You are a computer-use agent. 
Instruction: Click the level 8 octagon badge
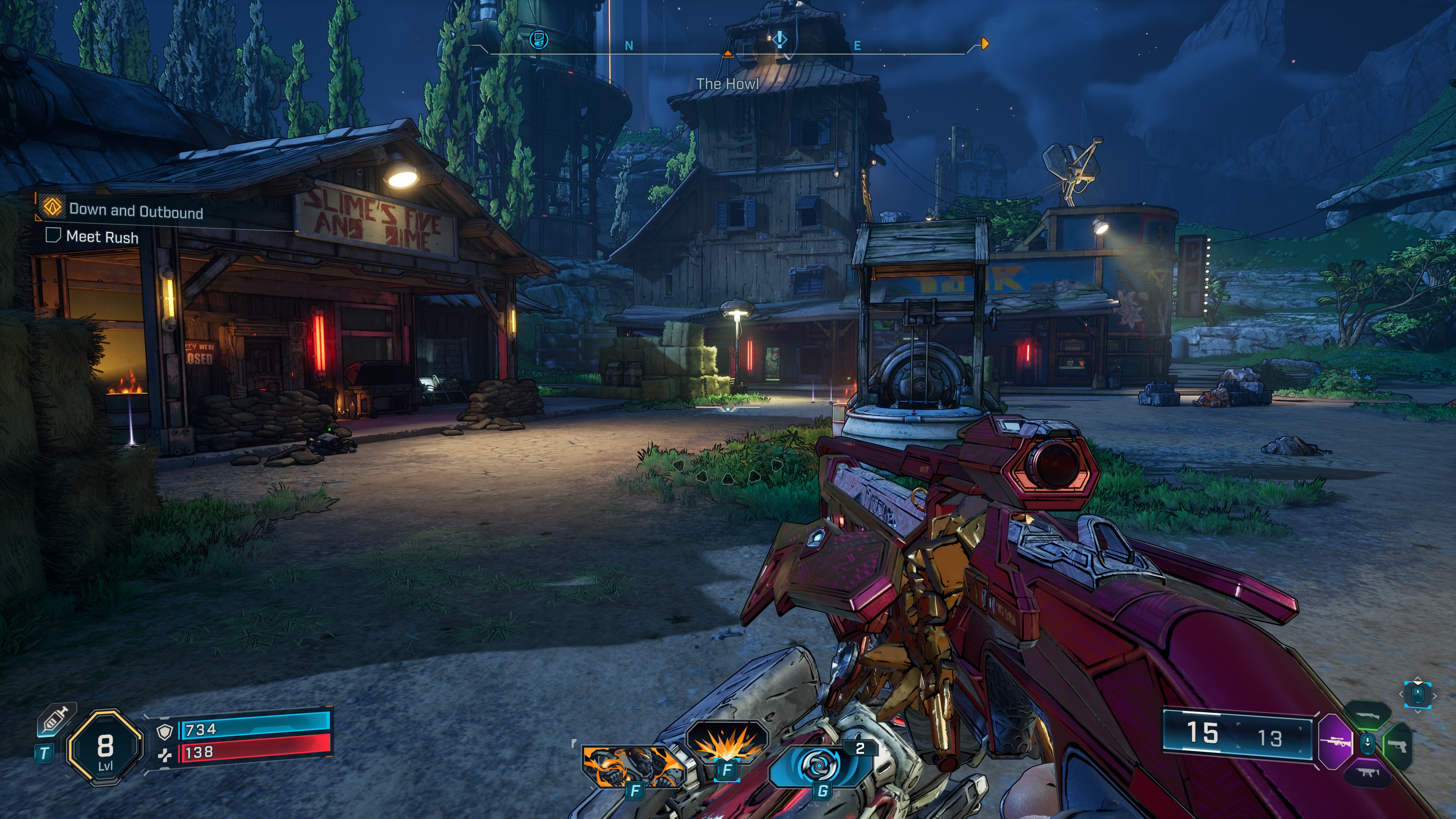105,747
